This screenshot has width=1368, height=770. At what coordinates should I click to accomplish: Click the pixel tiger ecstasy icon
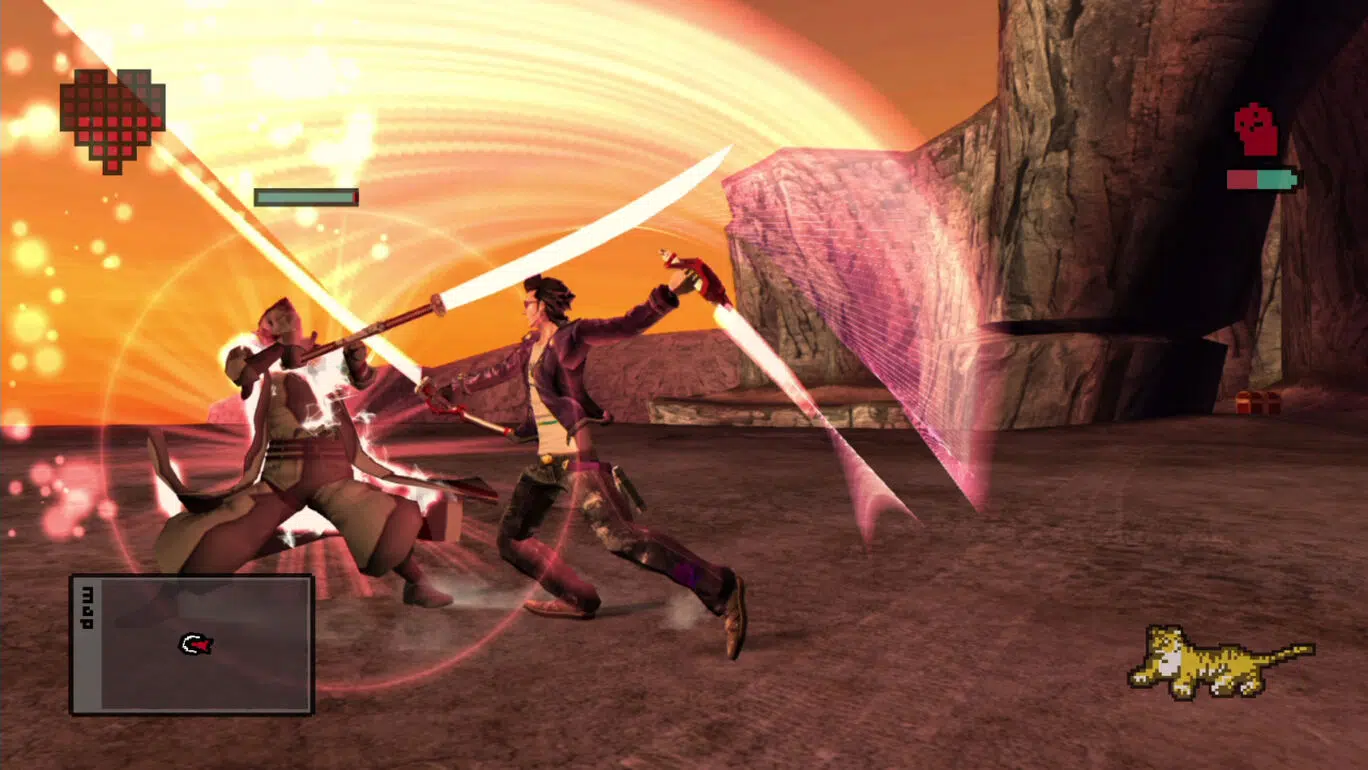click(x=1217, y=661)
